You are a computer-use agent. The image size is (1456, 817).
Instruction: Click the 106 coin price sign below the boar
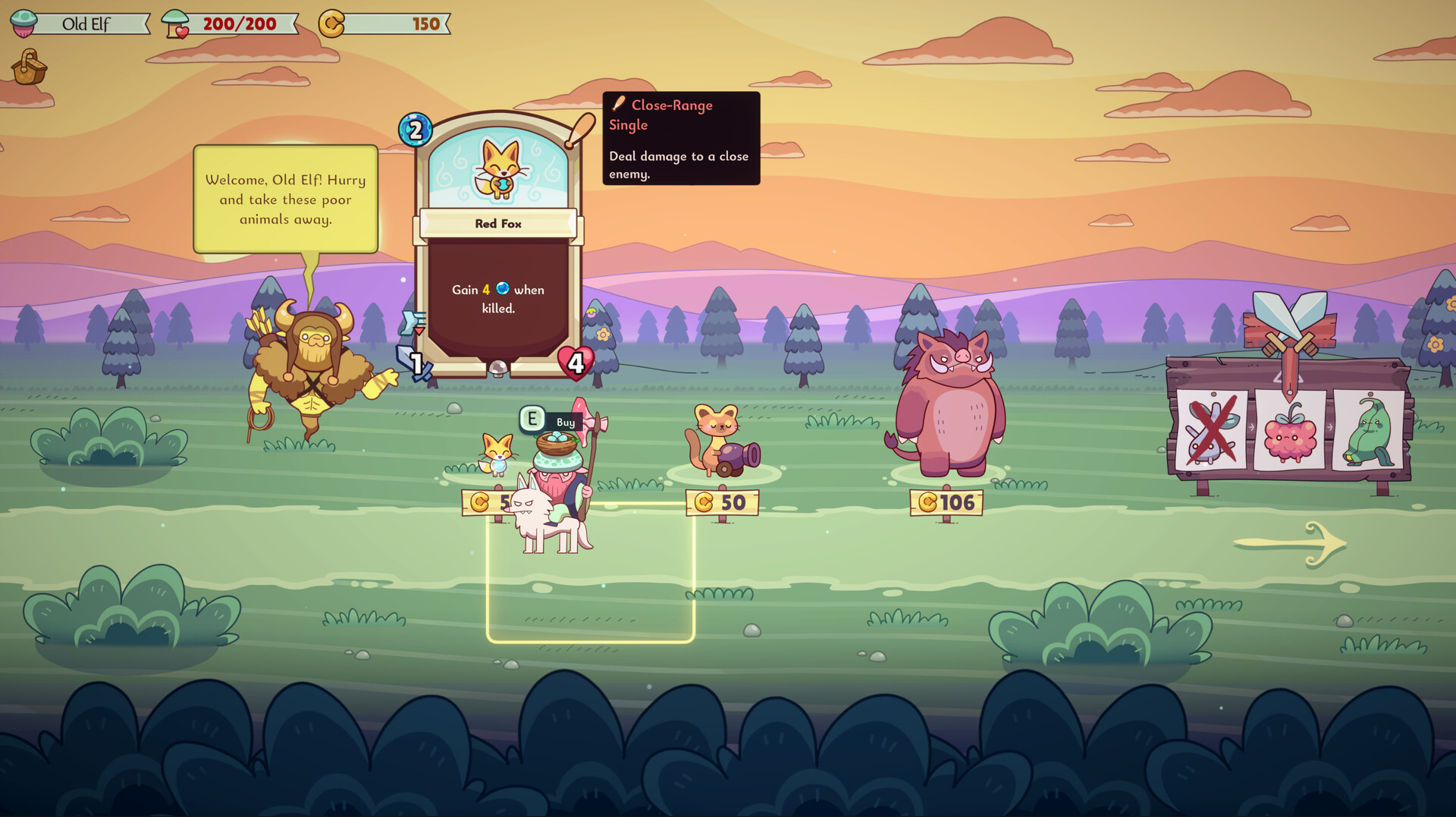pyautogui.click(x=946, y=501)
